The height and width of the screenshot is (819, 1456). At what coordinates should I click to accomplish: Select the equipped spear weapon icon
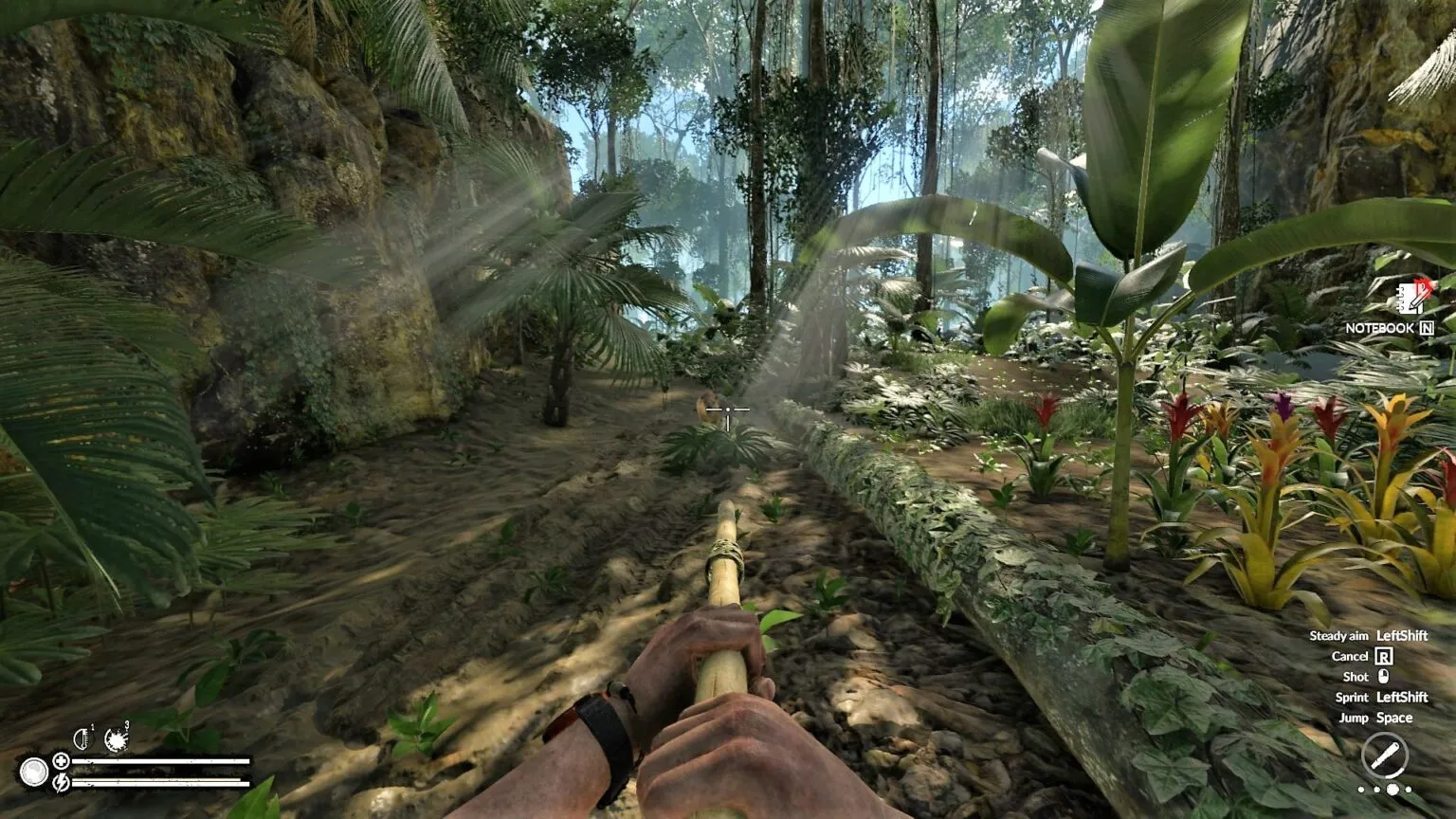[1384, 757]
